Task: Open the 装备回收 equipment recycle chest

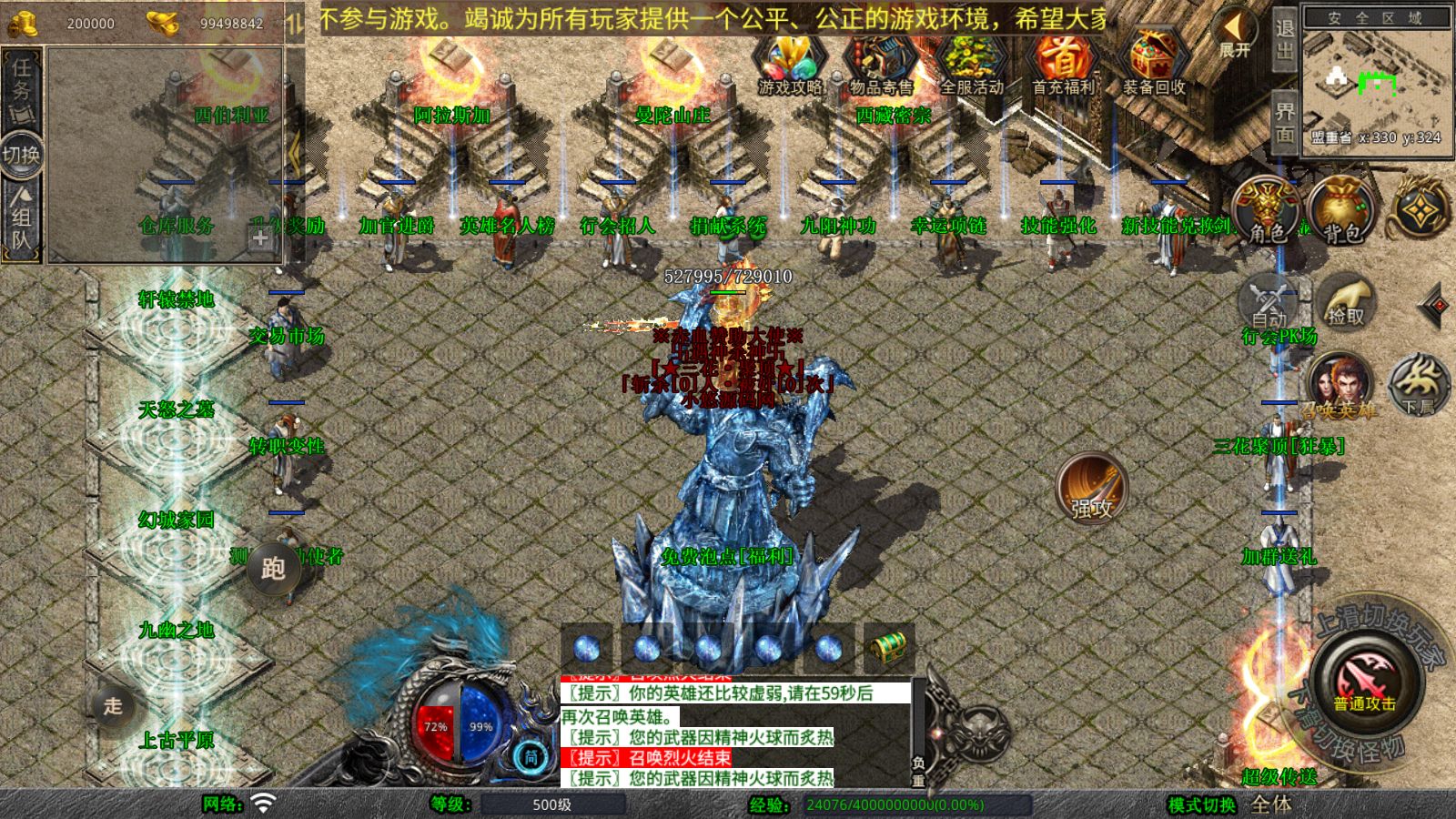Action: pos(1154,64)
